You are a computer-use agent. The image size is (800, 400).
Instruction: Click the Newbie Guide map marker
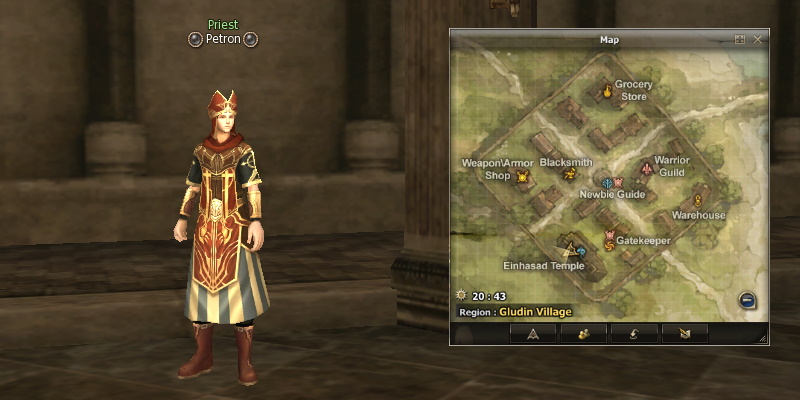(607, 183)
